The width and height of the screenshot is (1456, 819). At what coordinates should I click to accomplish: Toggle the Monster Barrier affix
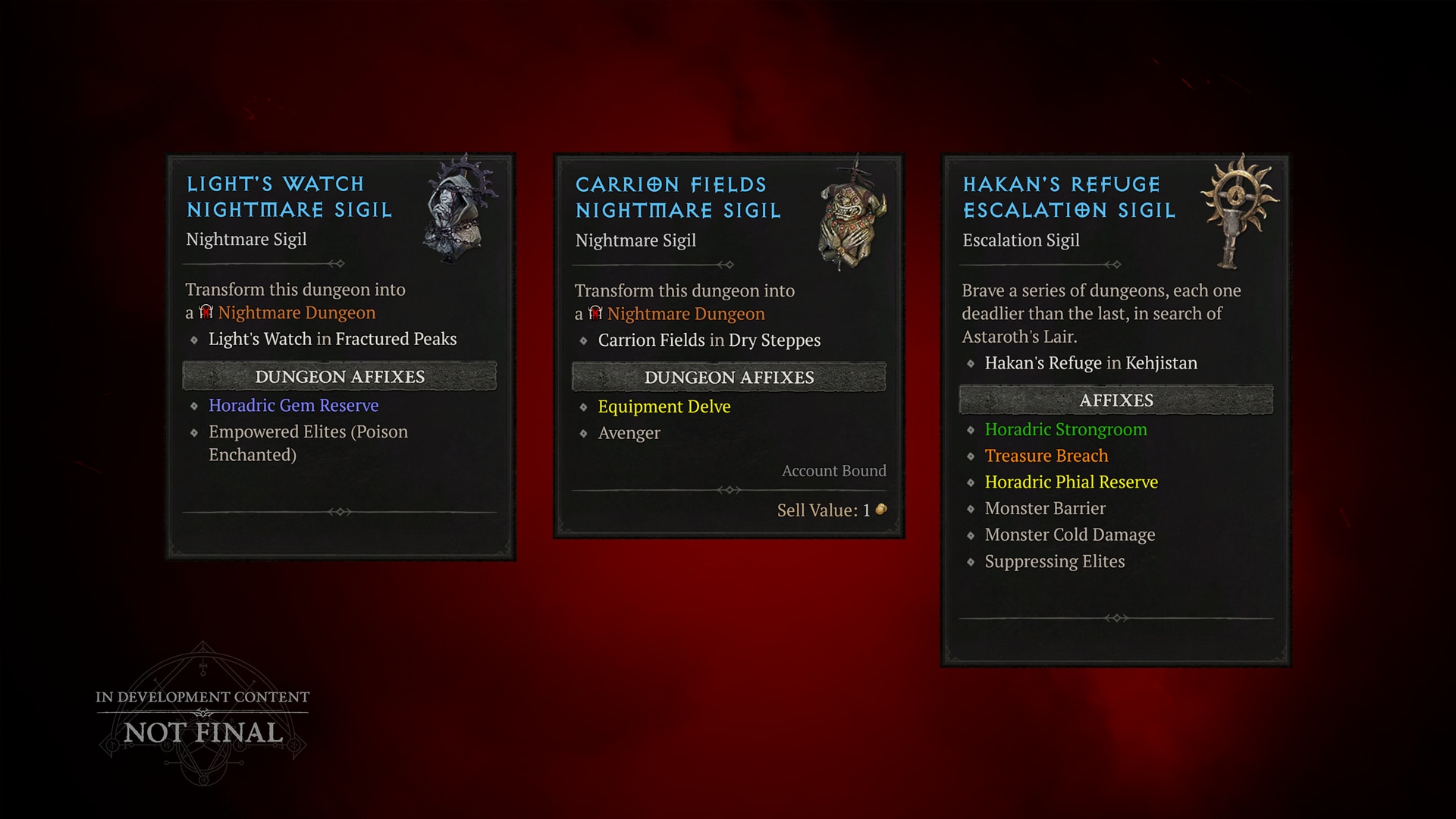1045,508
